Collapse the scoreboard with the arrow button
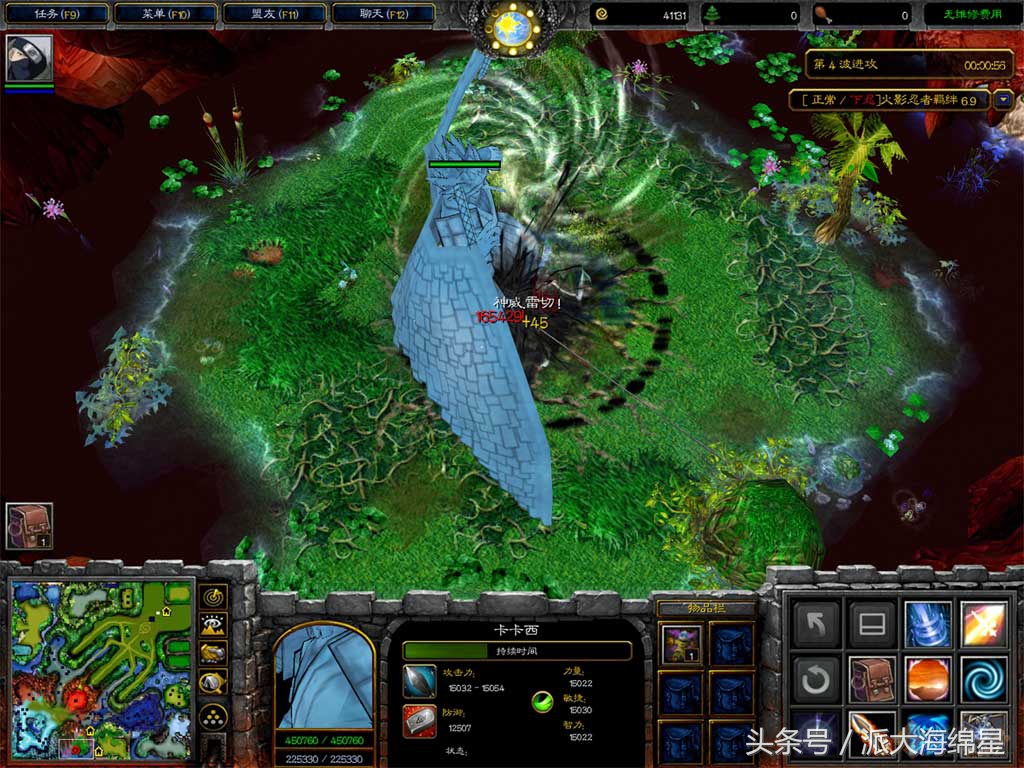Screen dimensions: 1024x768 point(1003,100)
